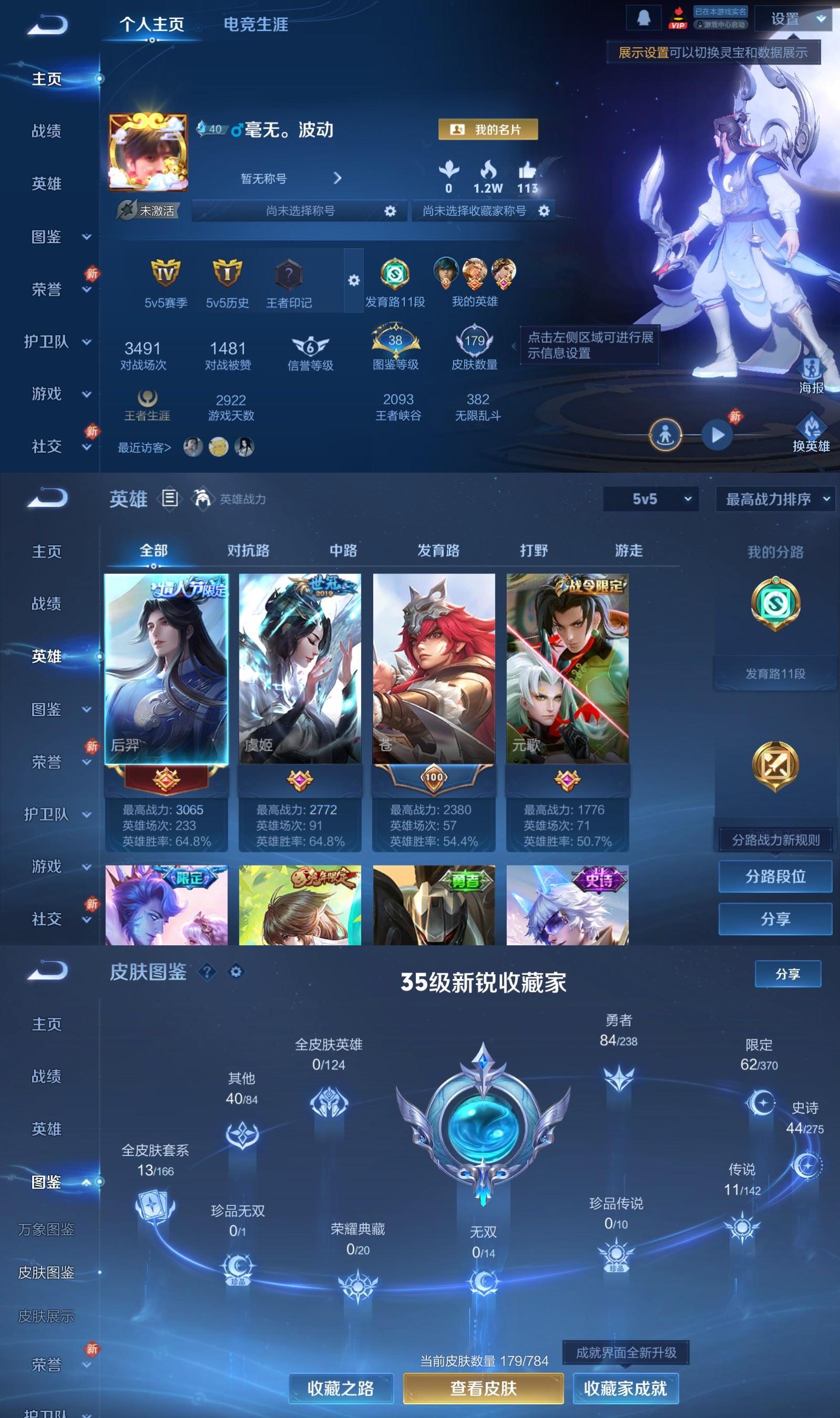Viewport: 840px width, 1418px height.
Task: Click the golden 查看皮肤 button
Action: tap(484, 1388)
